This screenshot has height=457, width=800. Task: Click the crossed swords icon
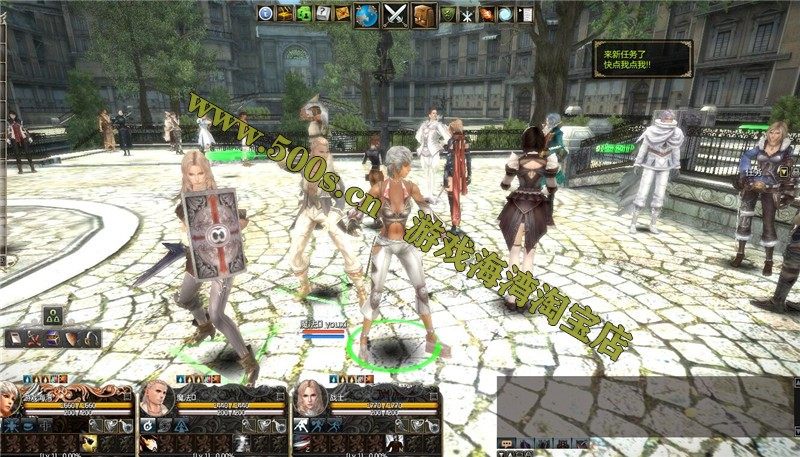pyautogui.click(x=395, y=14)
